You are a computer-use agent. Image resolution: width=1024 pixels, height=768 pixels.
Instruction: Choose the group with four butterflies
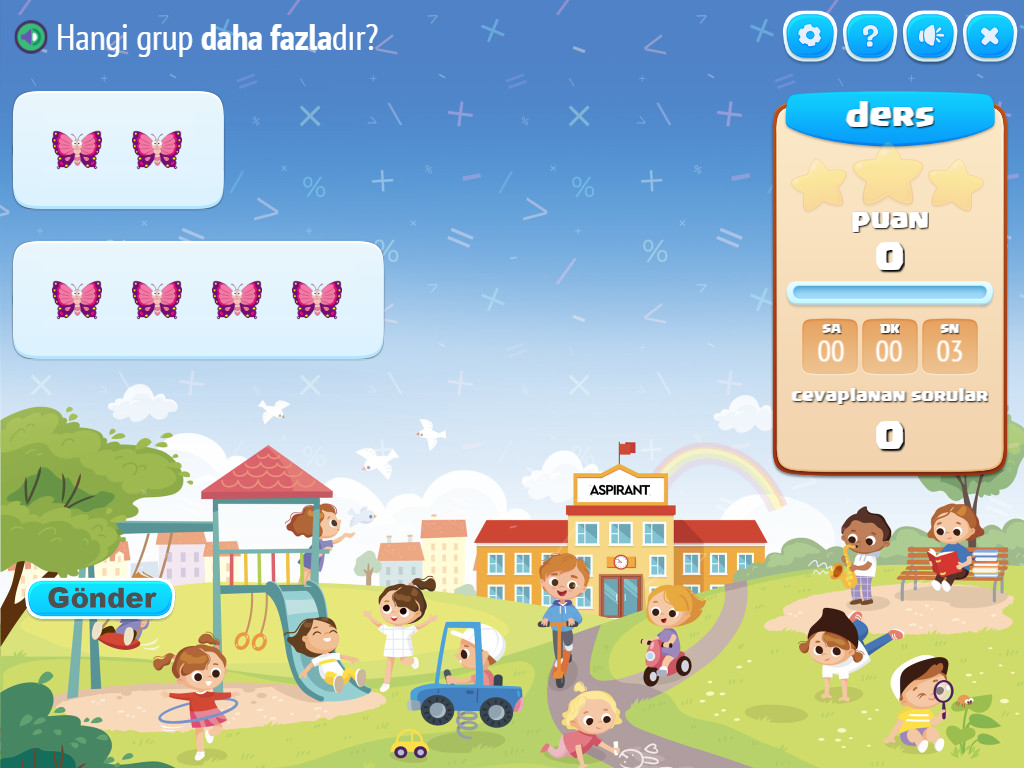(x=198, y=300)
